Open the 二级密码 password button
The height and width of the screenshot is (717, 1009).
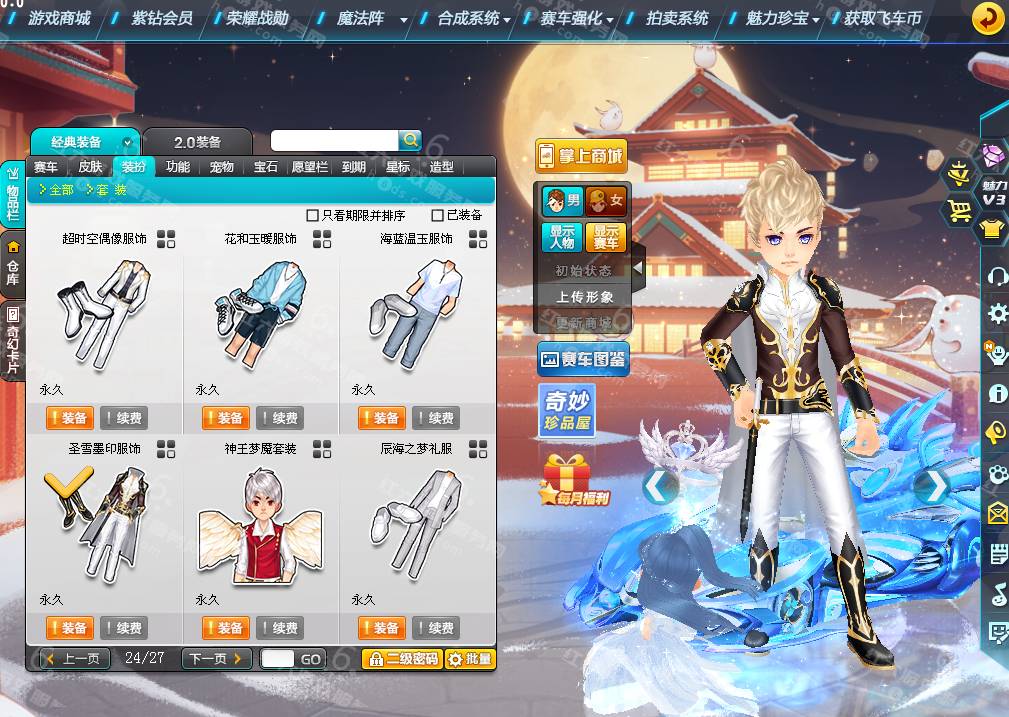pyautogui.click(x=401, y=659)
